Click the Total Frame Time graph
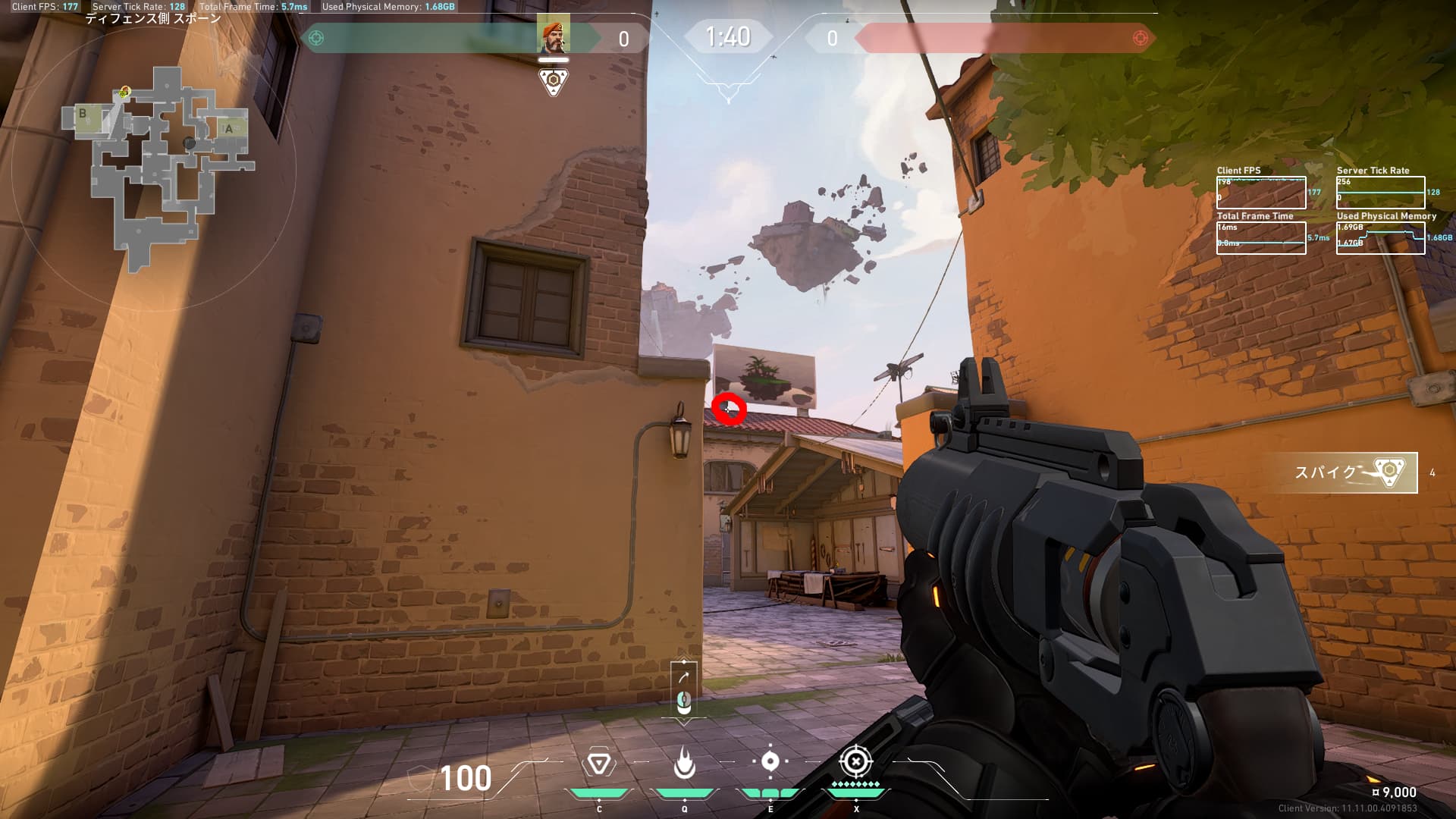The image size is (1456, 819). point(1261,237)
